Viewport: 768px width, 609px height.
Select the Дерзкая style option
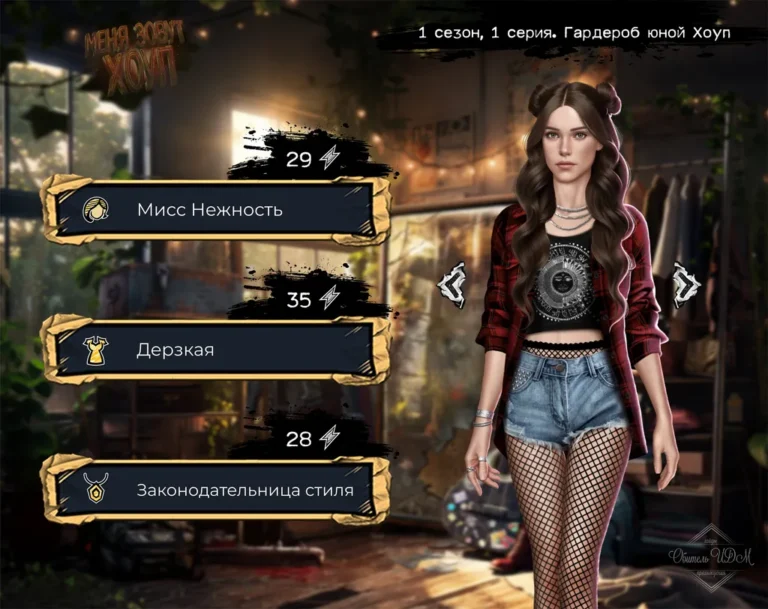[x=215, y=350]
